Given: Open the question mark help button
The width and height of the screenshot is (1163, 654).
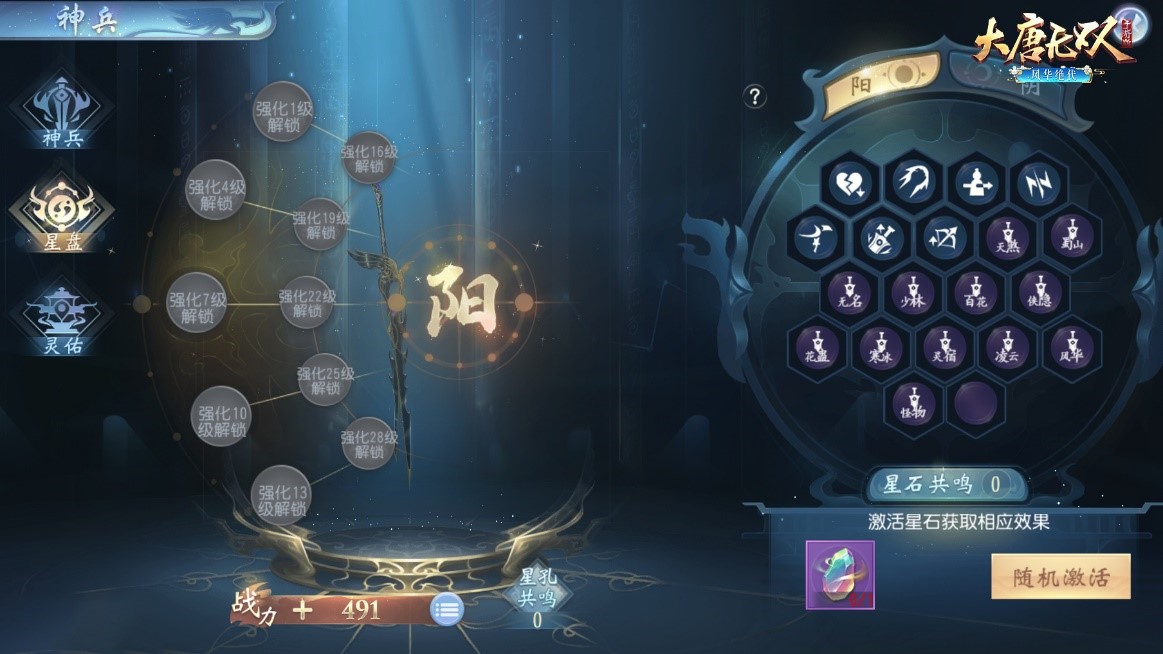Looking at the screenshot, I should [x=755, y=96].
